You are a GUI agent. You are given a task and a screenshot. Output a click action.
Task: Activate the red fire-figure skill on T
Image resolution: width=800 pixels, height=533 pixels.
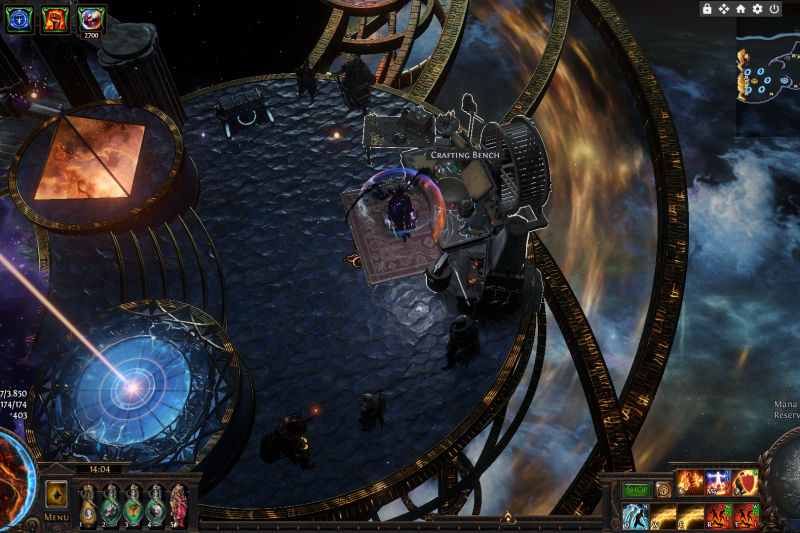click(x=746, y=516)
